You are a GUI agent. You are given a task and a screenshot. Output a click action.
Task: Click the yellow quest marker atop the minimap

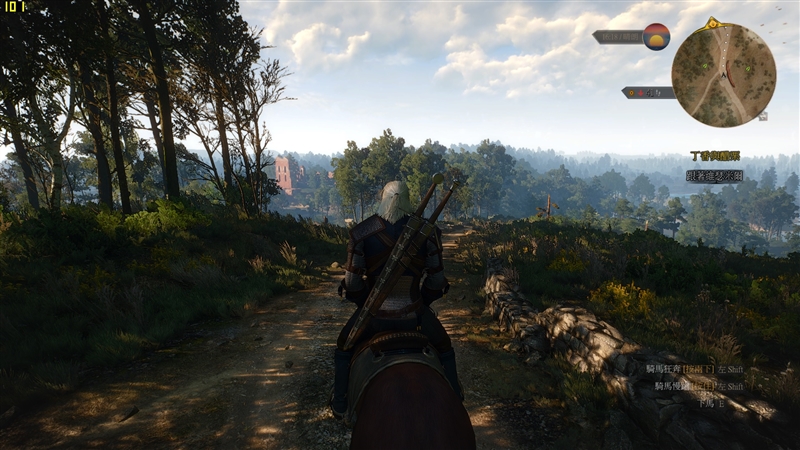[x=712, y=22]
